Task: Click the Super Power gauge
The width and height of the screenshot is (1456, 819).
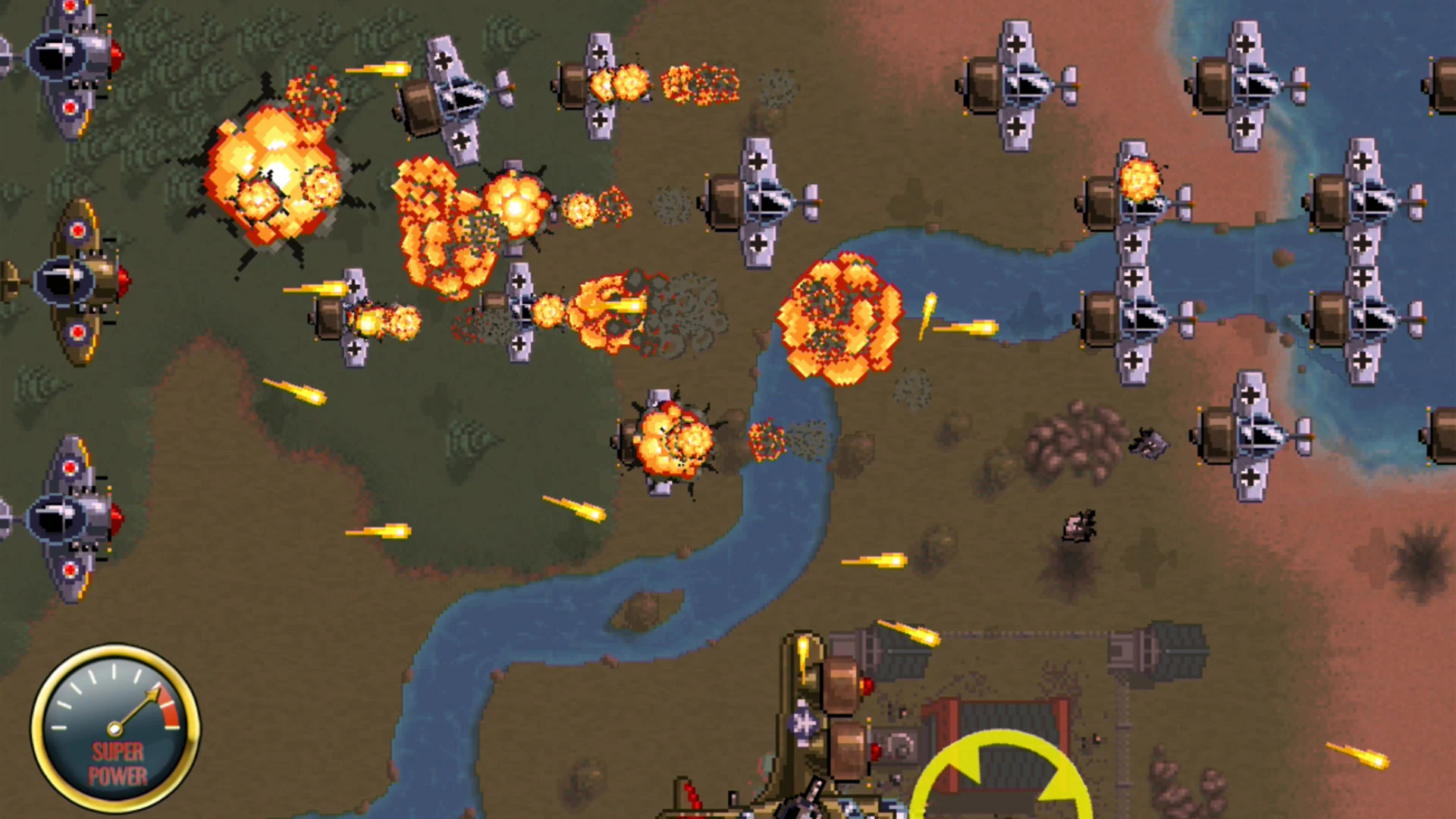Action: click(x=118, y=728)
